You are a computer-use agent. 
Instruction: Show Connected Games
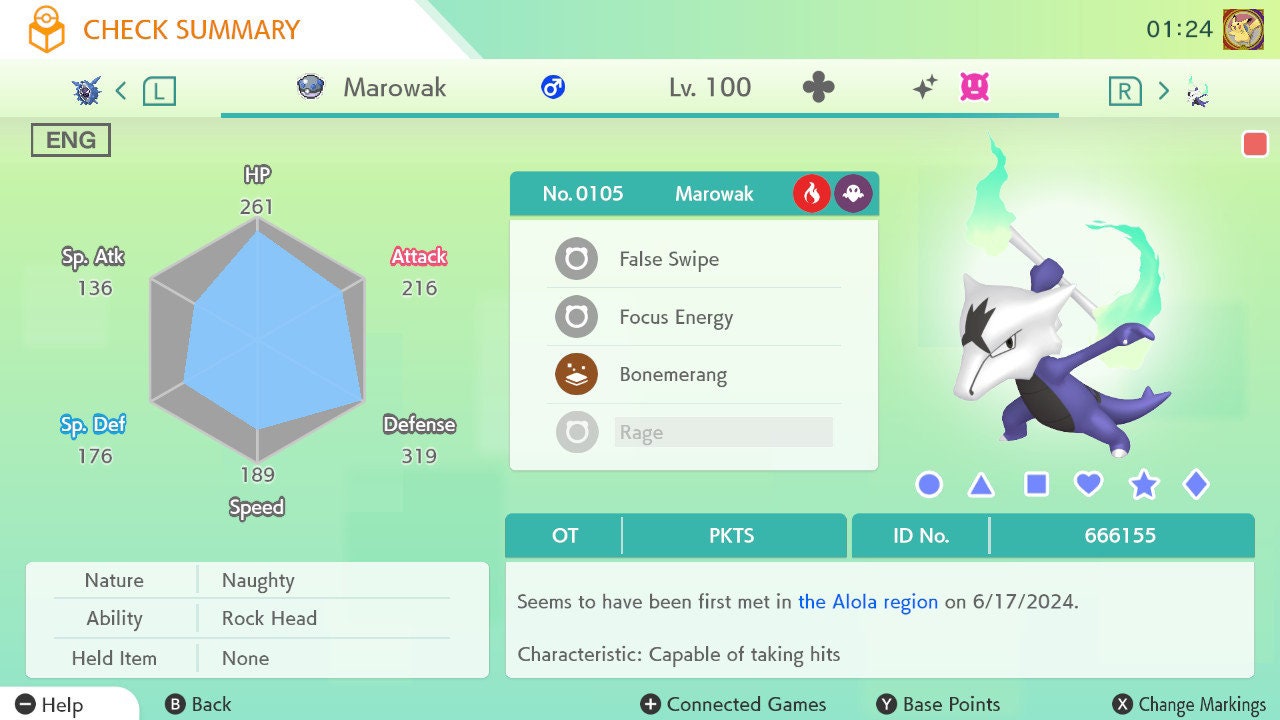point(733,705)
